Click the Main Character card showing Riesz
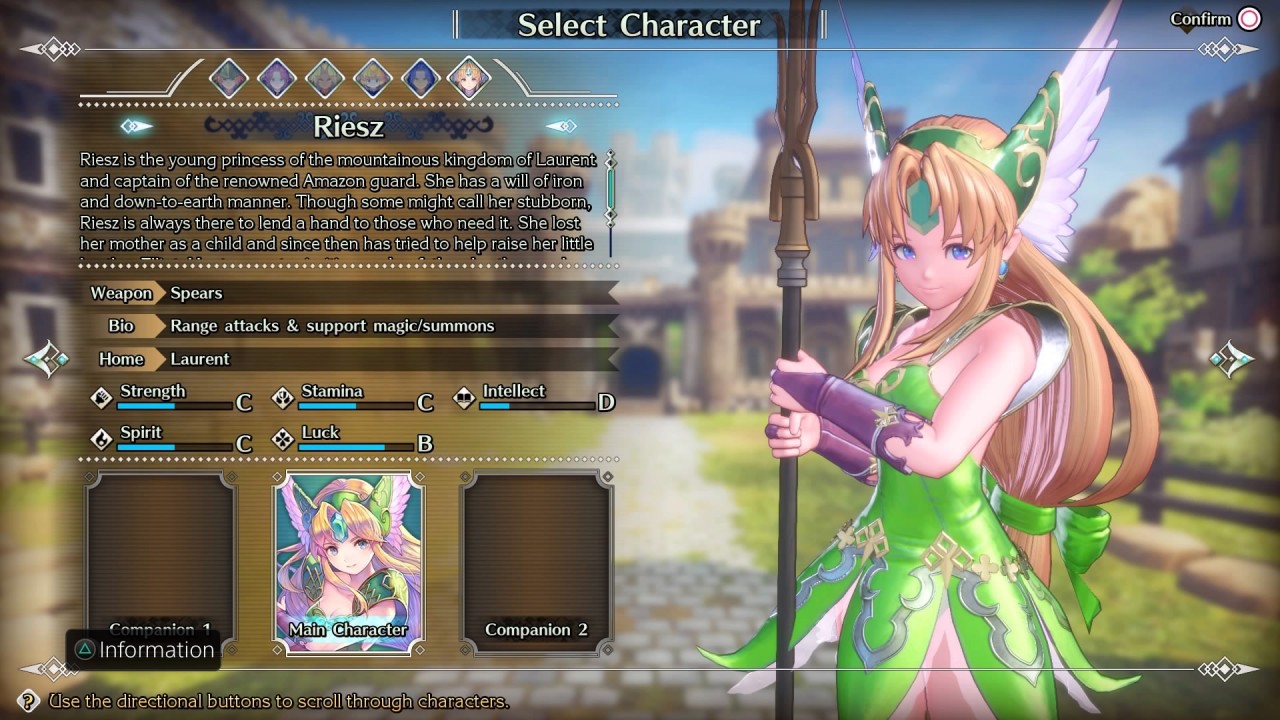Viewport: 1280px width, 720px height. tap(348, 562)
